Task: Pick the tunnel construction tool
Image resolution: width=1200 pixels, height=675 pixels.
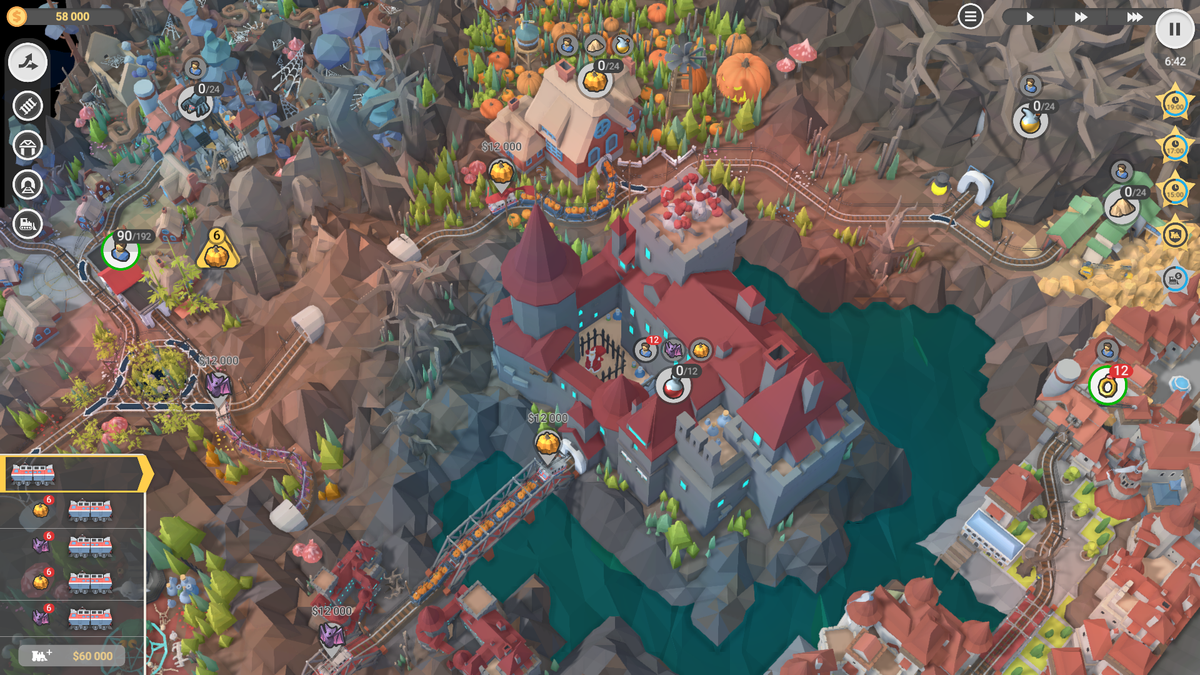Action: tap(28, 185)
